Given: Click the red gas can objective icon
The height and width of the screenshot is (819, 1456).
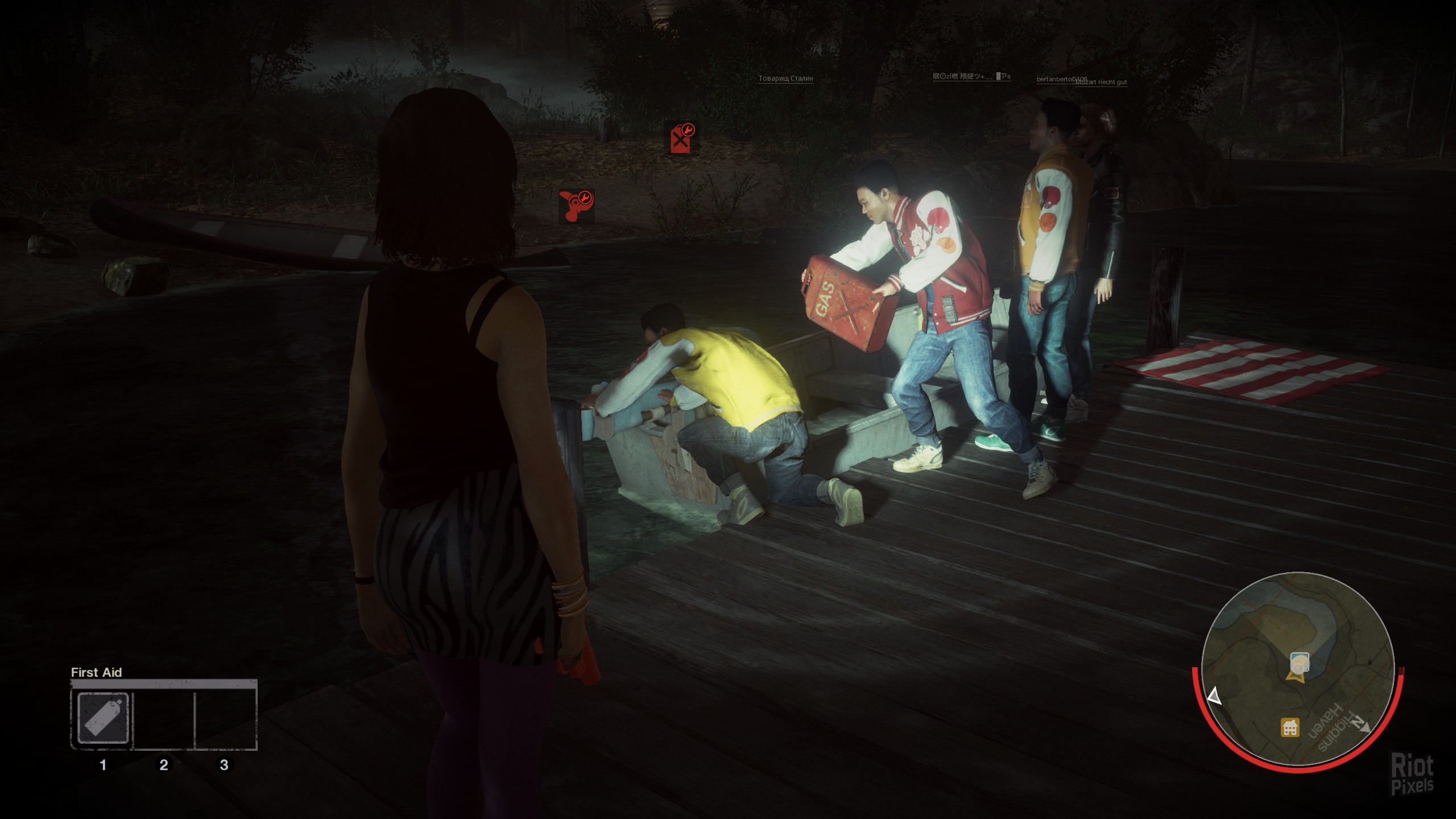Looking at the screenshot, I should [681, 138].
